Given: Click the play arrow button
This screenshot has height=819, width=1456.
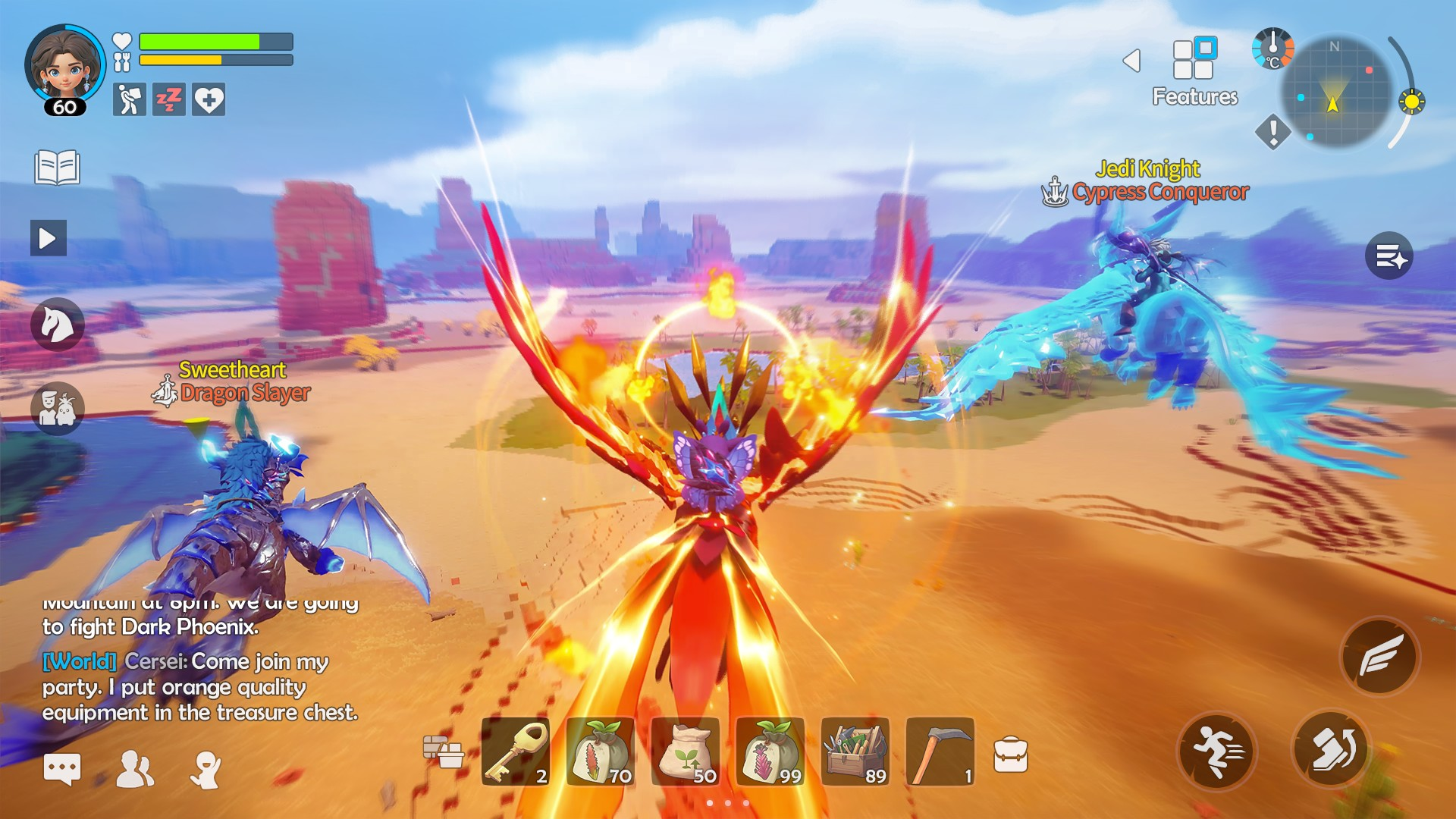Looking at the screenshot, I should 48,238.
